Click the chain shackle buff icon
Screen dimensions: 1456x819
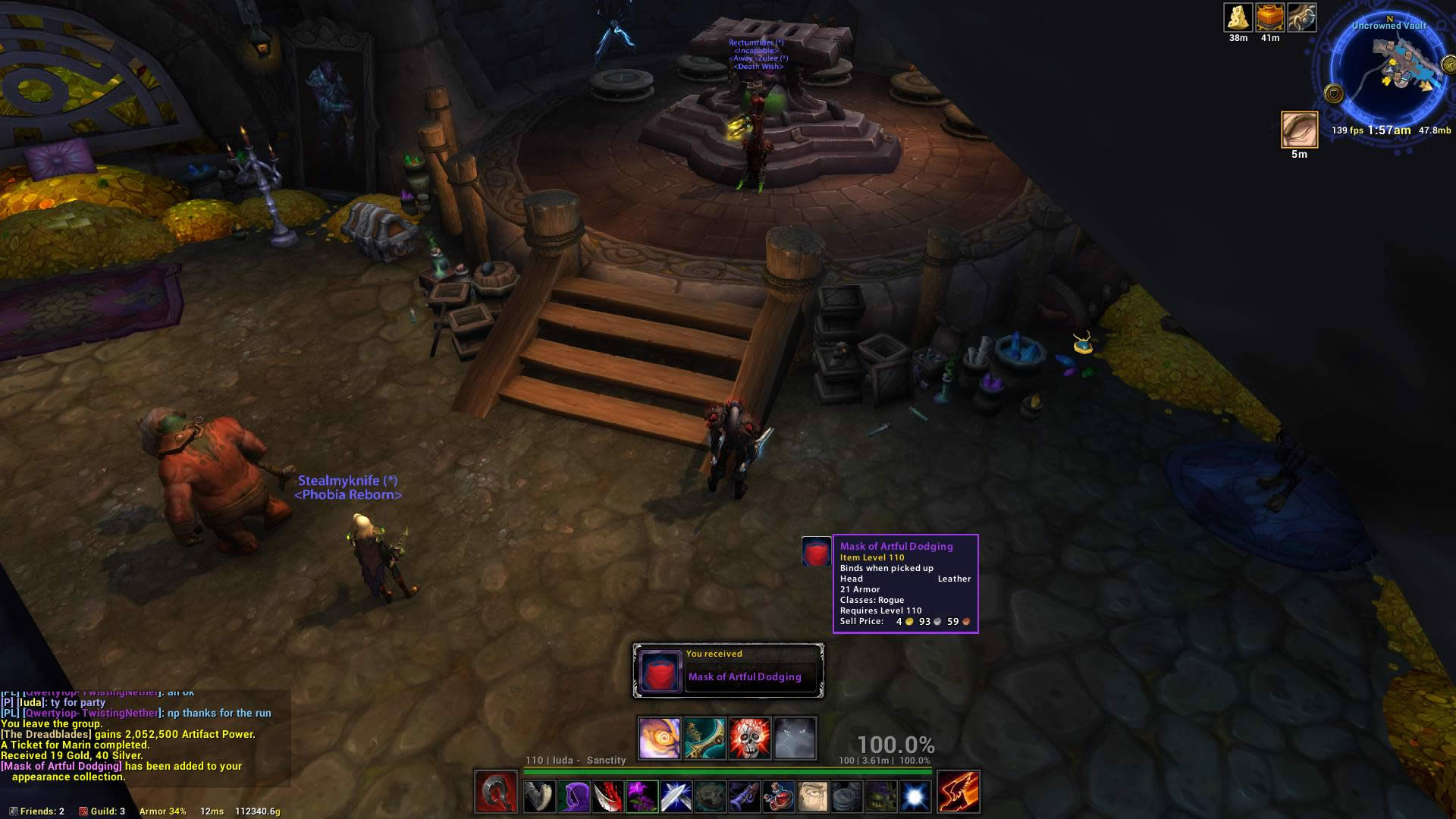click(1301, 17)
